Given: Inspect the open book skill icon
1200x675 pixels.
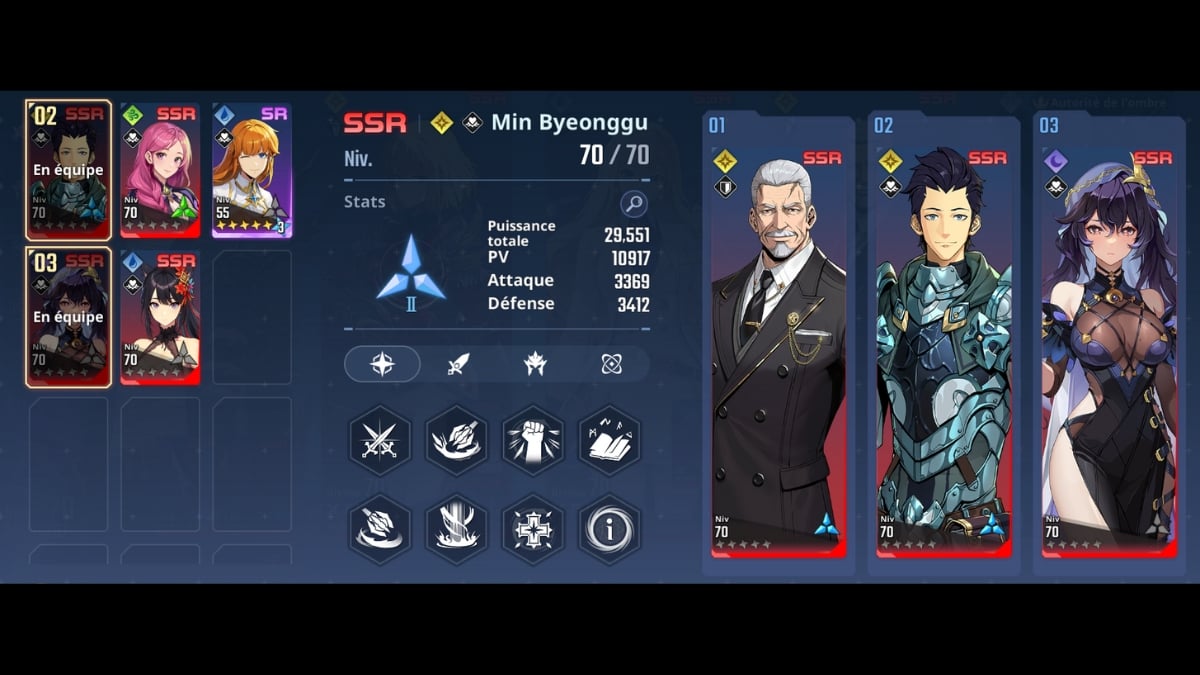Looking at the screenshot, I should pos(609,440).
